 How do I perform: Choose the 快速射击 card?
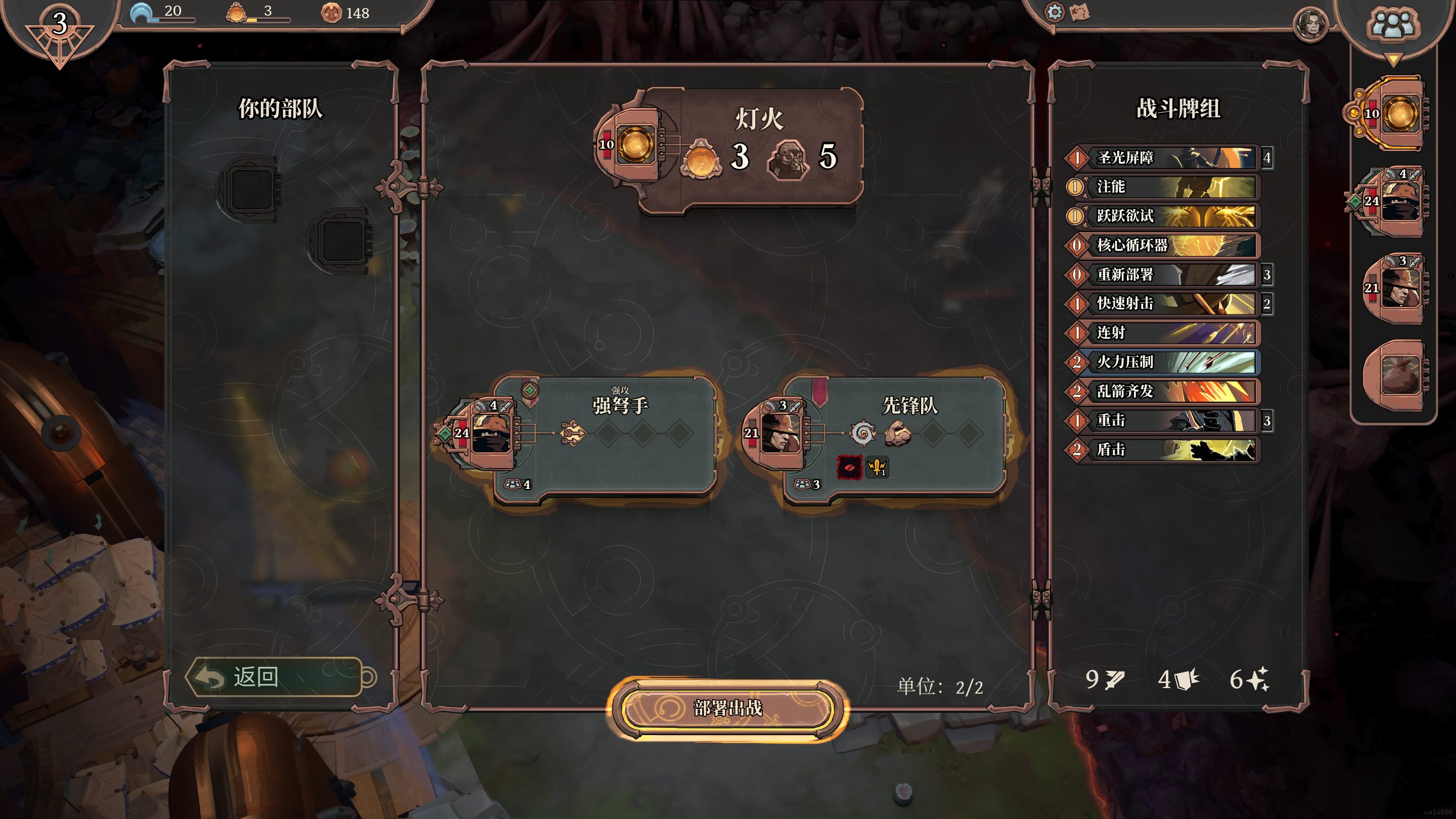pos(1164,303)
